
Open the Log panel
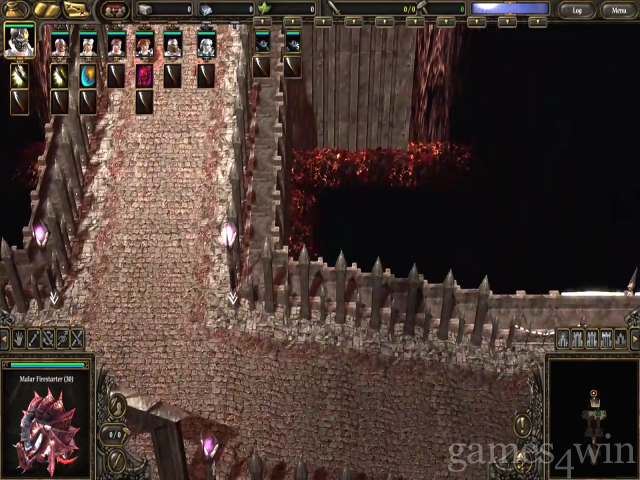pyautogui.click(x=577, y=10)
